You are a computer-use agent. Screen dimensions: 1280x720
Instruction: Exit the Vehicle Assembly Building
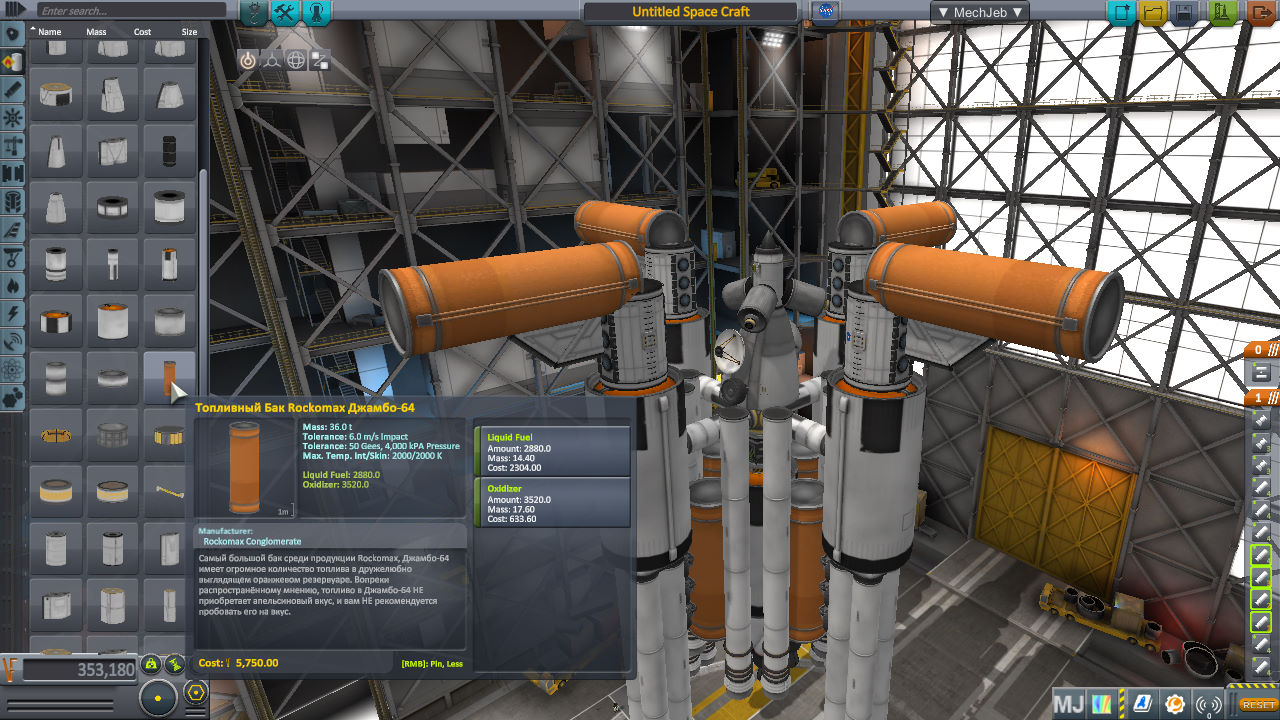tap(1261, 13)
